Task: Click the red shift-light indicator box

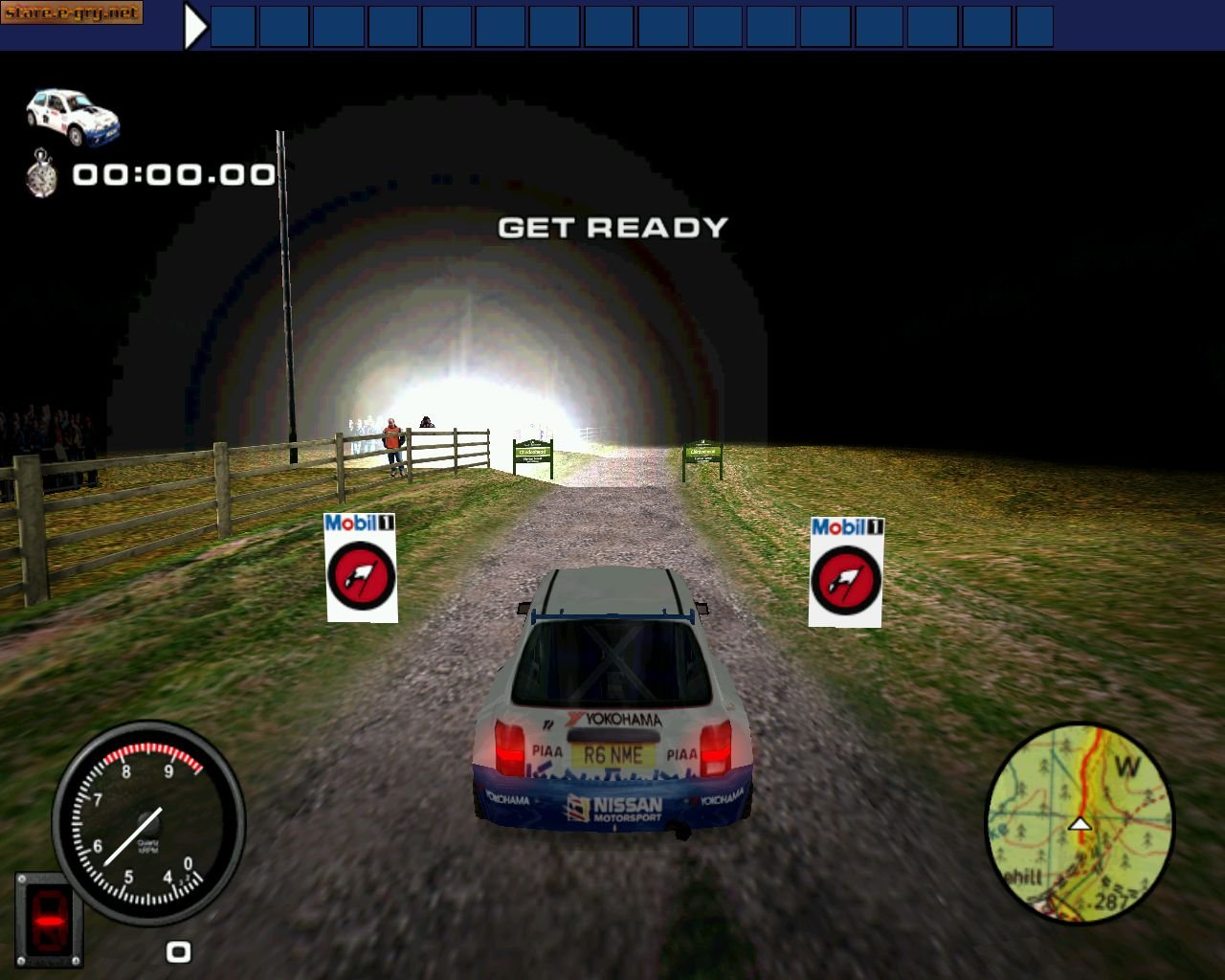Action: pos(50,919)
